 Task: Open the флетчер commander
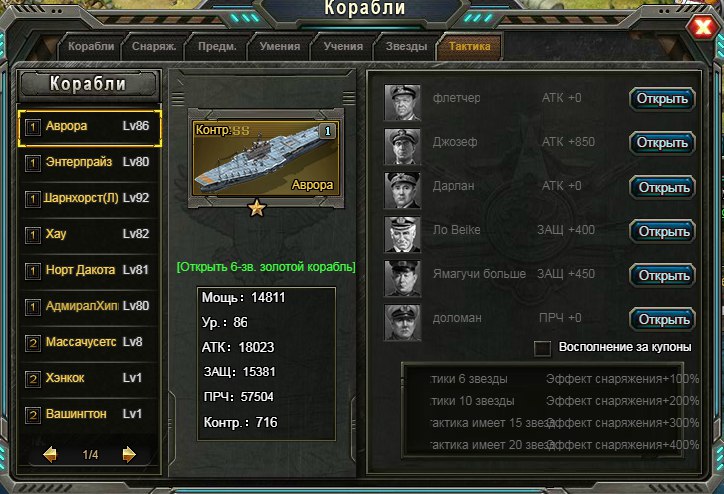pyautogui.click(x=661, y=99)
